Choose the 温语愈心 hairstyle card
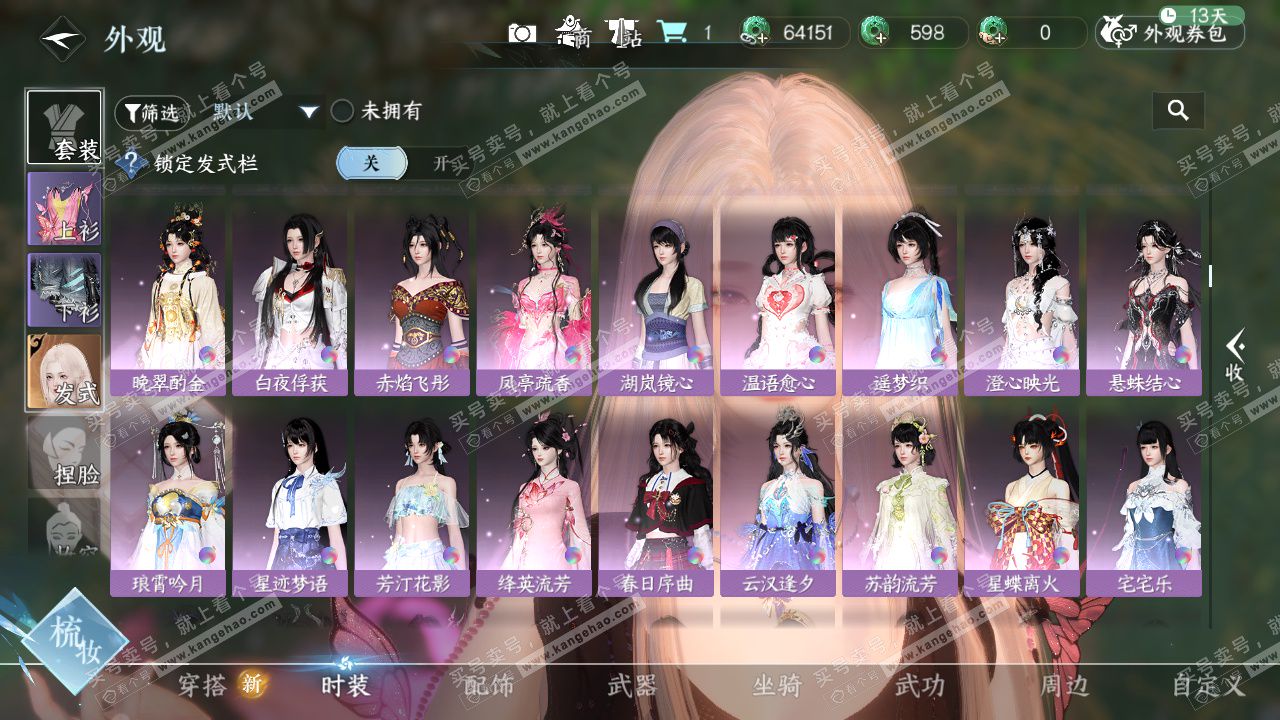 pos(778,300)
